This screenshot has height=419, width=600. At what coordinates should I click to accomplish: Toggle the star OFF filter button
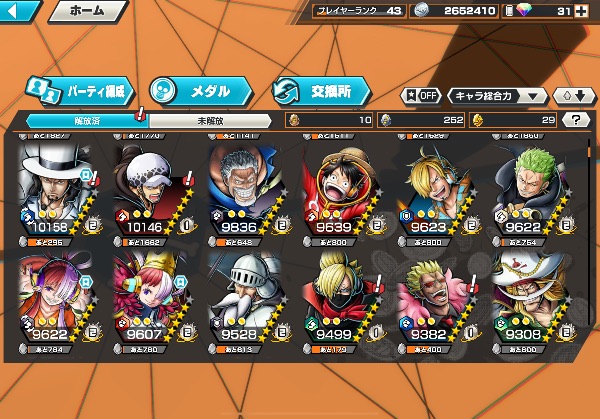[421, 96]
